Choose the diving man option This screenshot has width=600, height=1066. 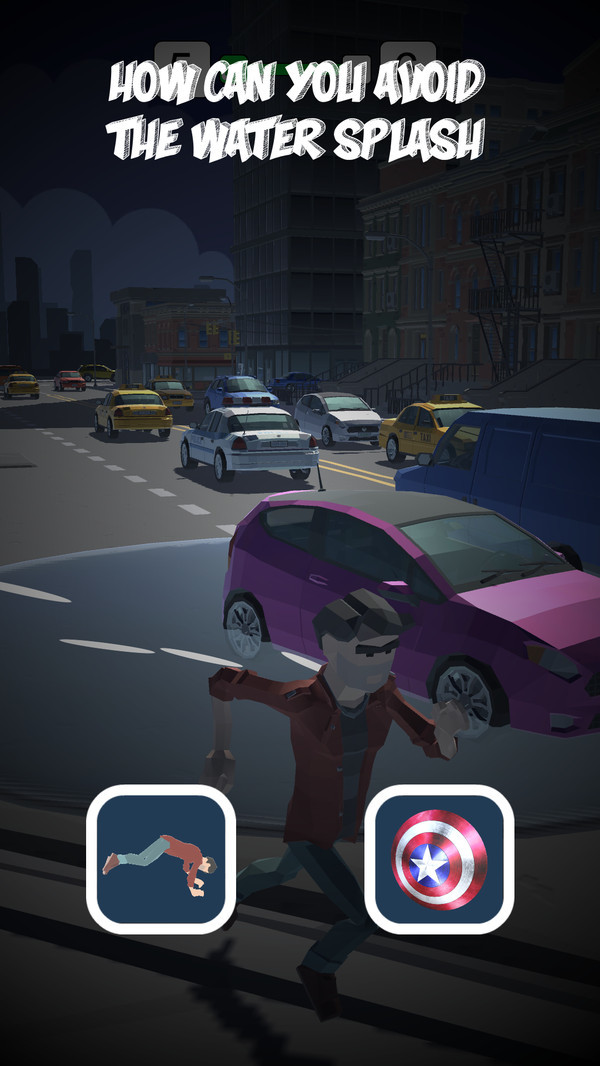[x=161, y=859]
